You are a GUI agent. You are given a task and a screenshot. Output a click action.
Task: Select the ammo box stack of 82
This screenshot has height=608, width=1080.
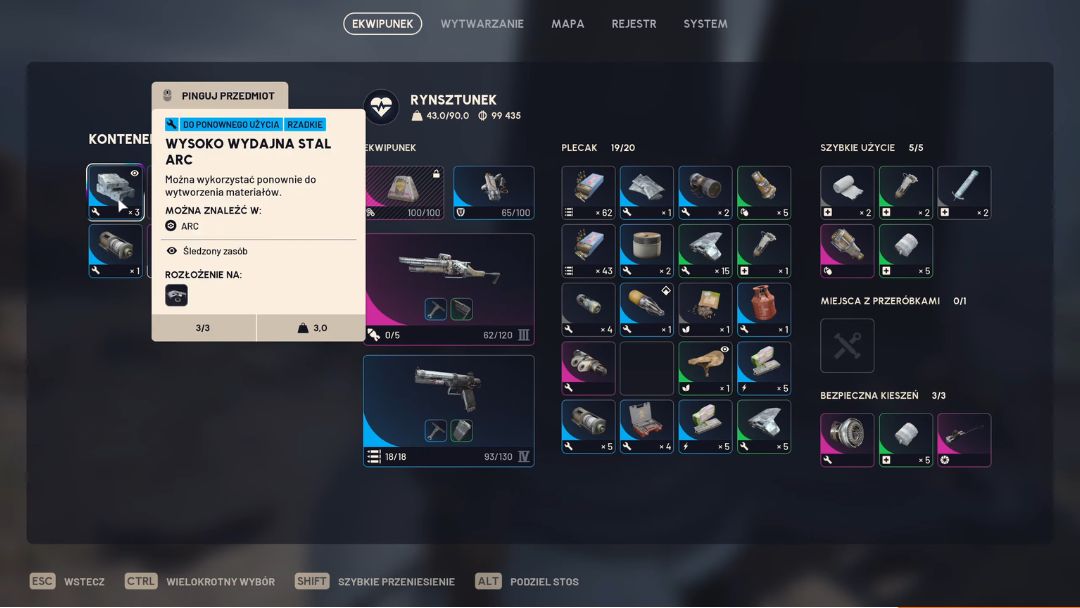(x=588, y=192)
